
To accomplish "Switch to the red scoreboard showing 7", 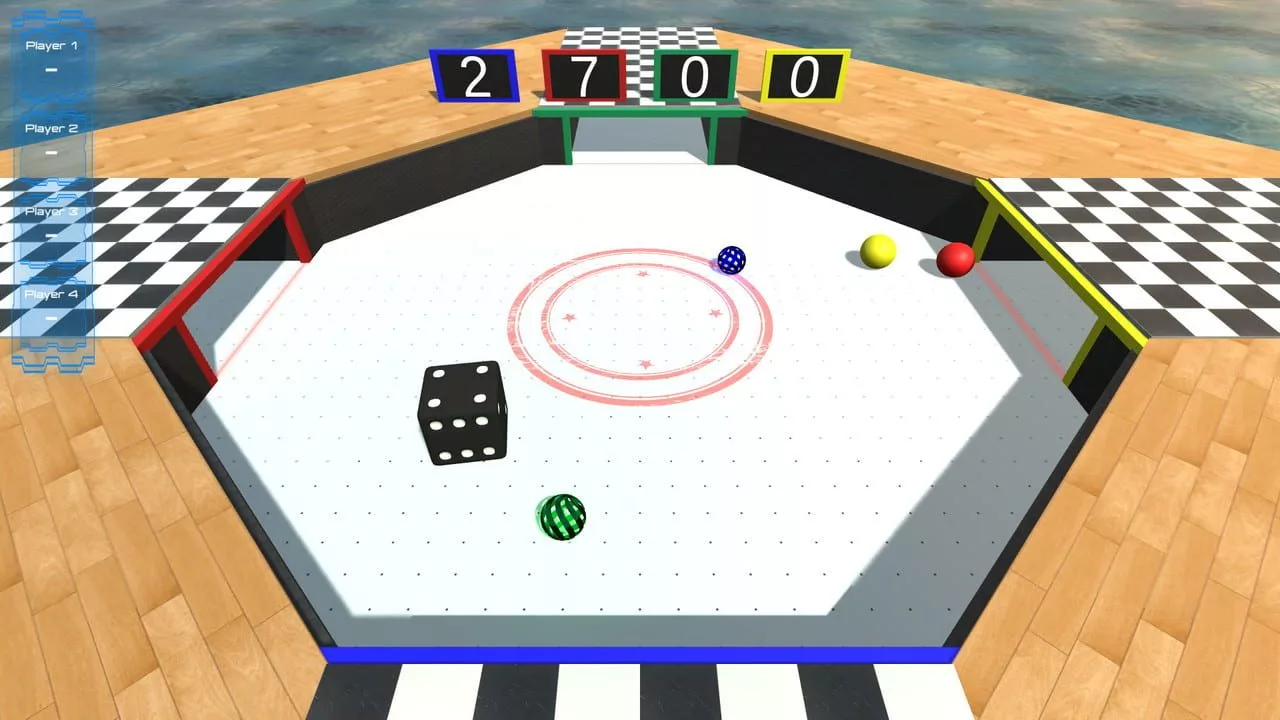I will pos(585,76).
